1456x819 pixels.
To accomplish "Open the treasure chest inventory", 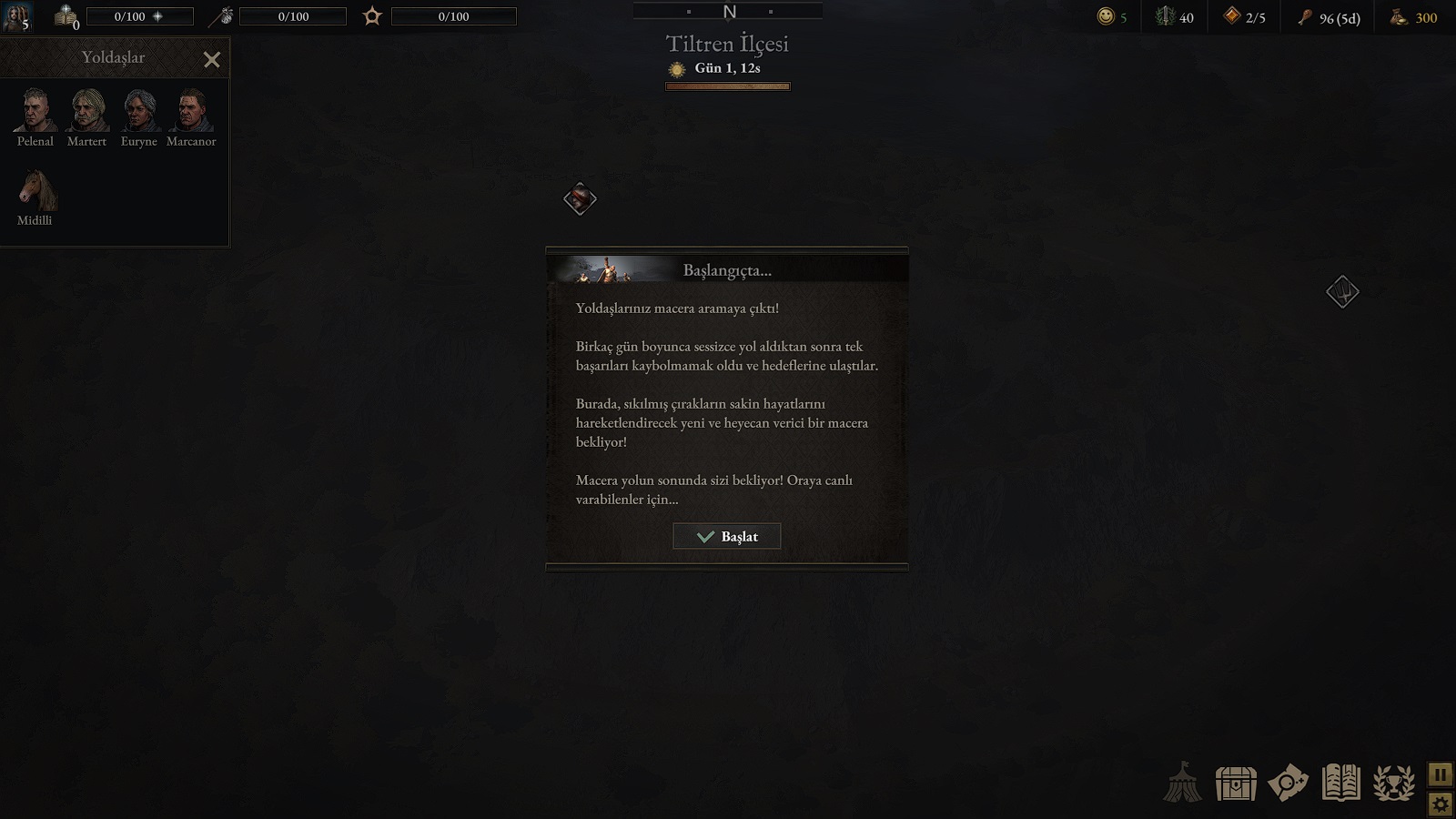I will coord(1236,783).
